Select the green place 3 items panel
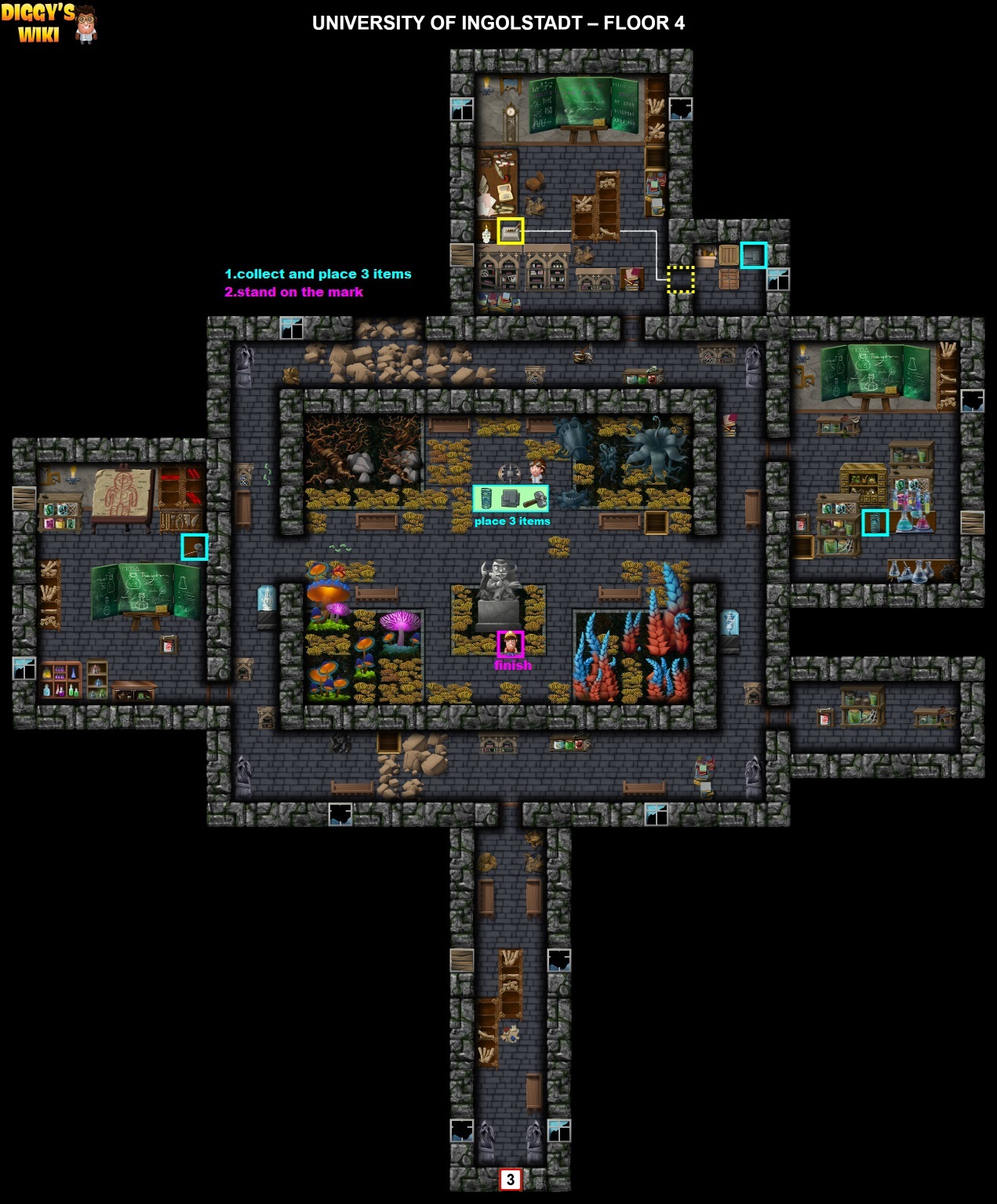 (511, 498)
